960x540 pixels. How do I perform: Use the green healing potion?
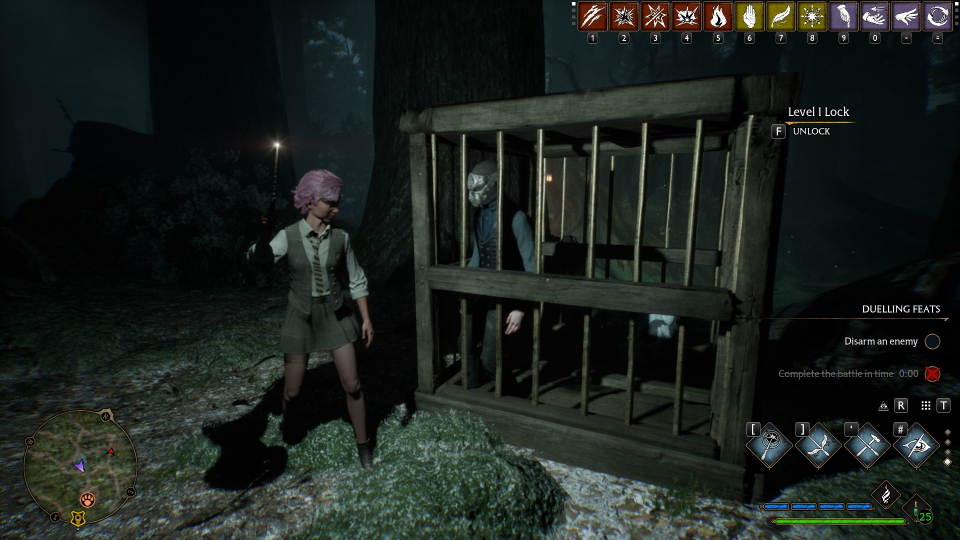point(918,510)
